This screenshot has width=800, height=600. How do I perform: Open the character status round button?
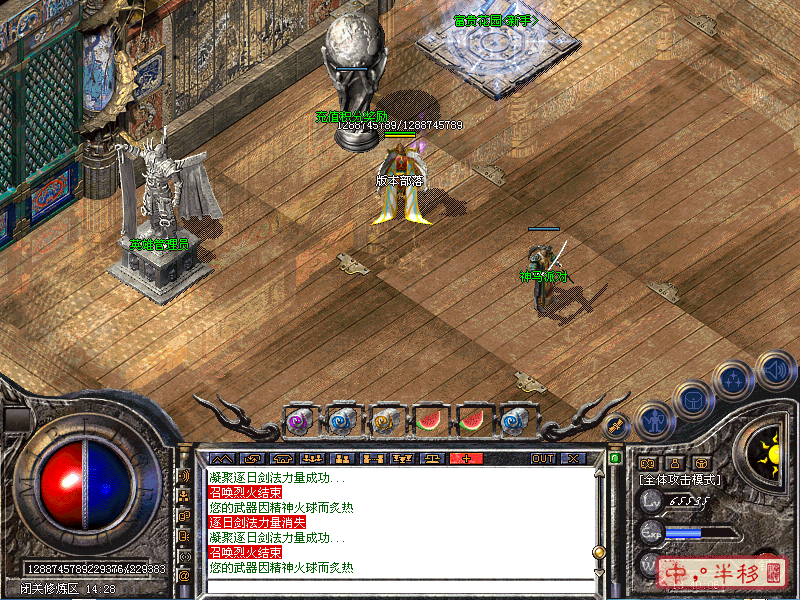(653, 420)
